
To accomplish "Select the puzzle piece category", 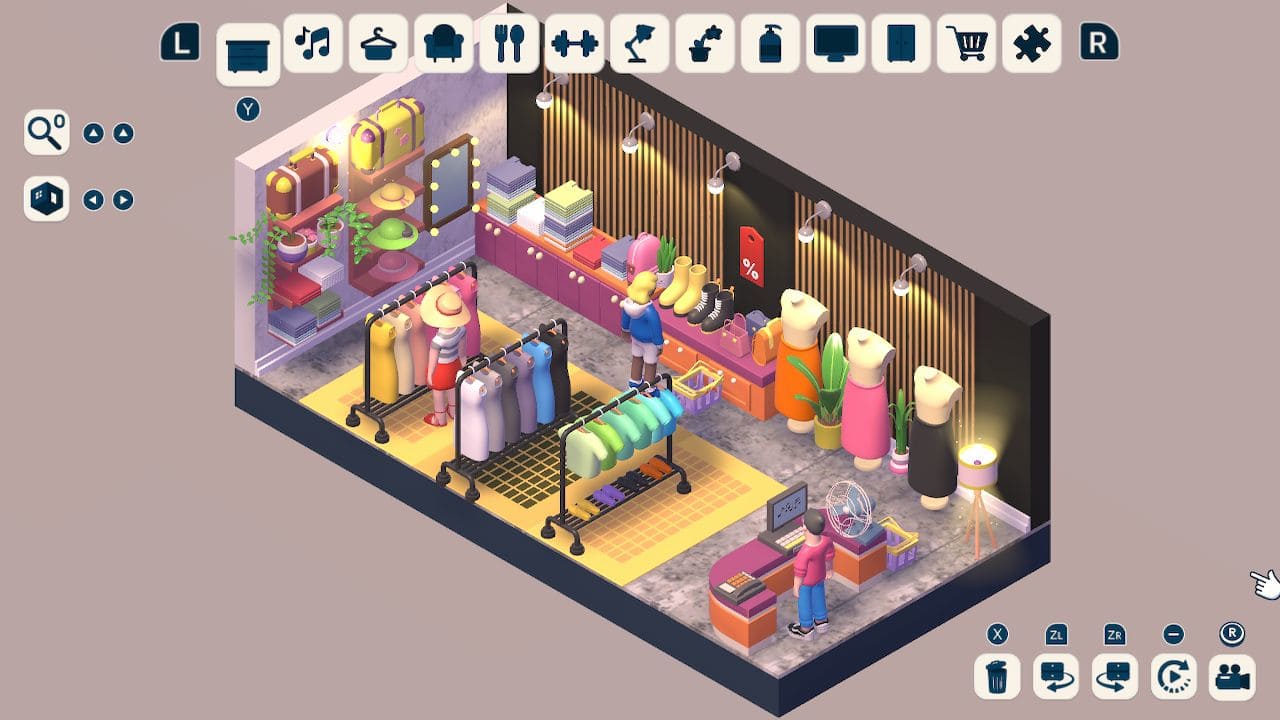I will [x=1031, y=44].
